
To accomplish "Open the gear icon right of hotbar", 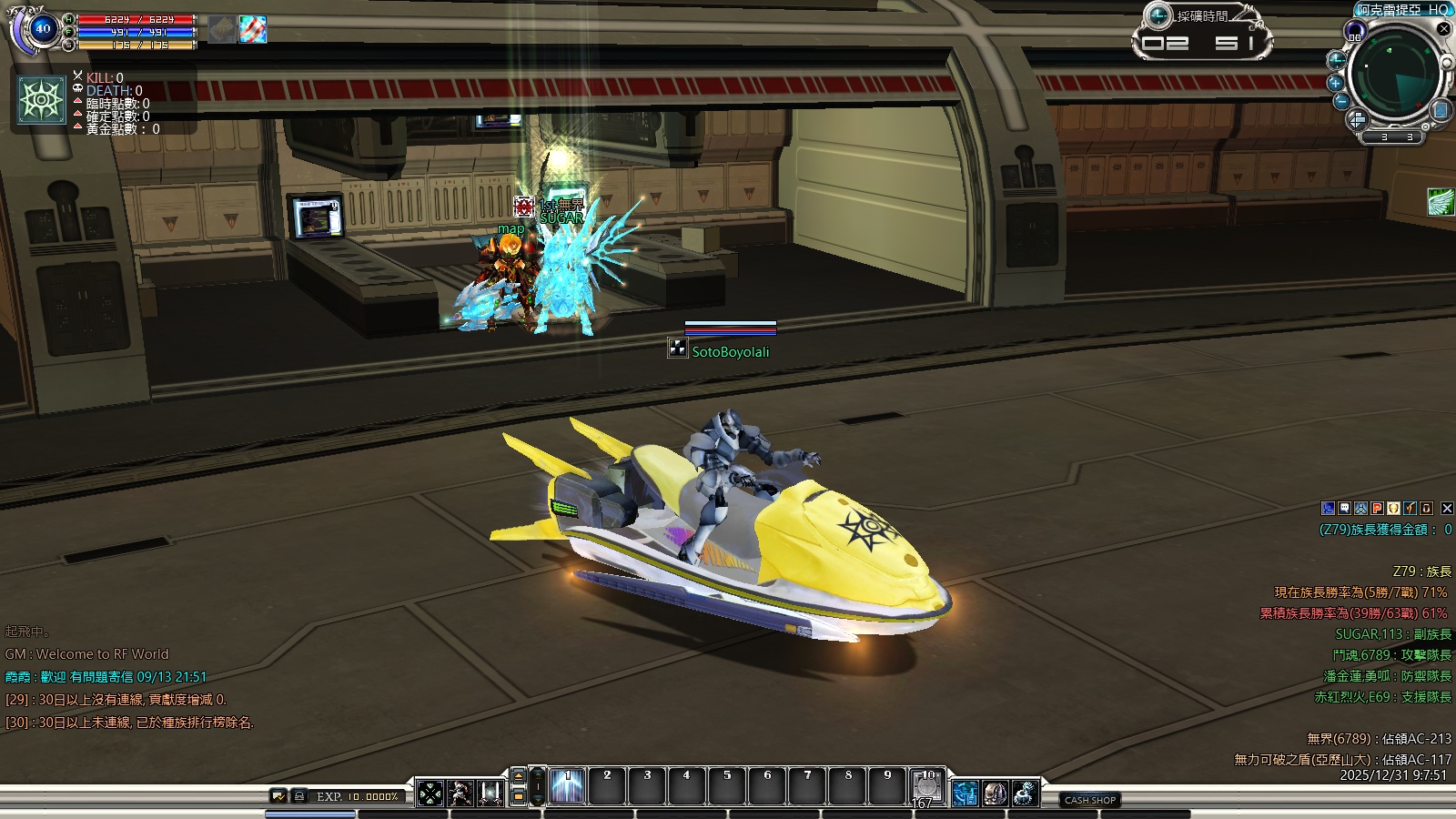I will tap(1026, 793).
